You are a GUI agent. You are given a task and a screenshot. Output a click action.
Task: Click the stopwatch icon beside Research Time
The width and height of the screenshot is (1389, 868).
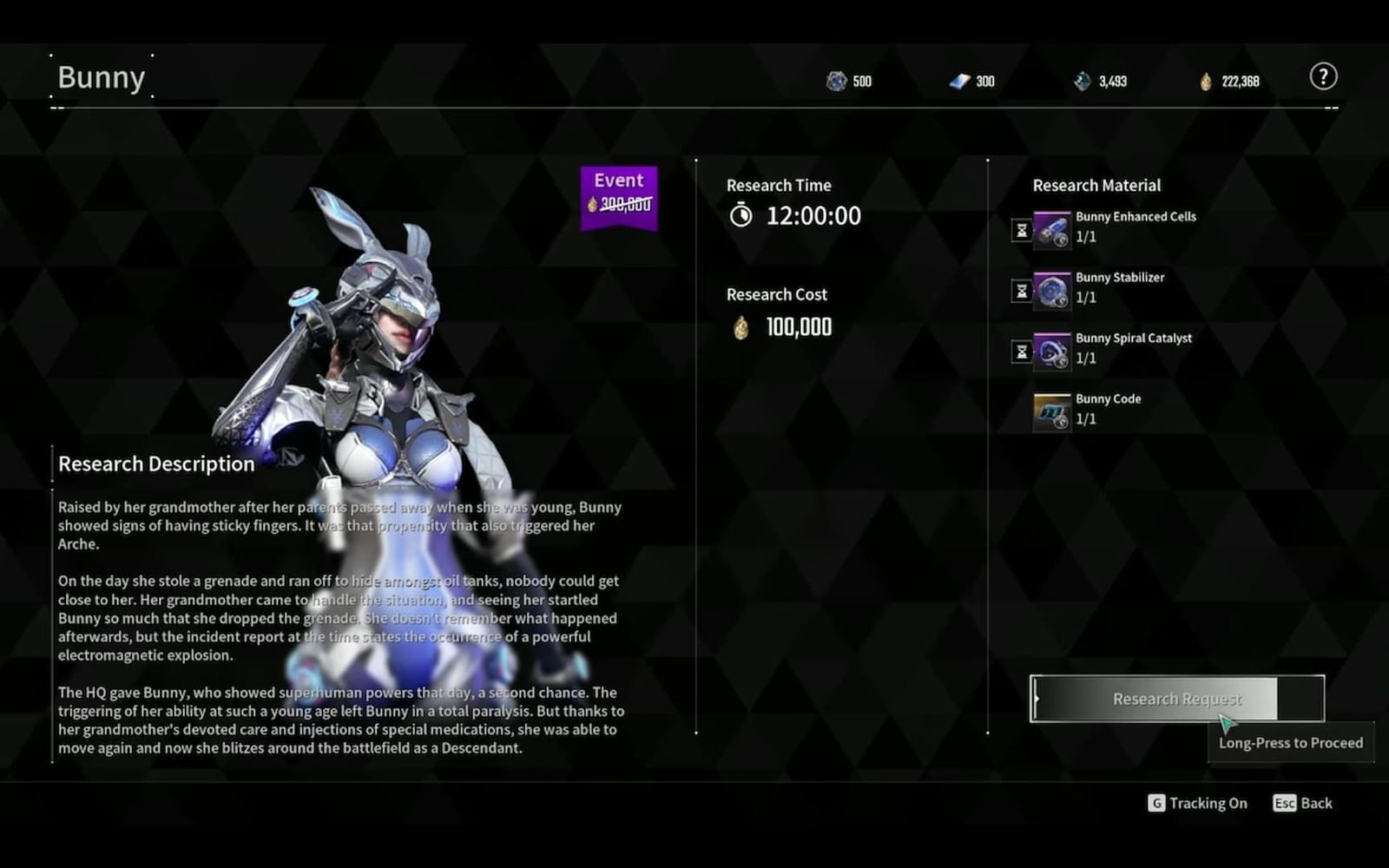[741, 216]
